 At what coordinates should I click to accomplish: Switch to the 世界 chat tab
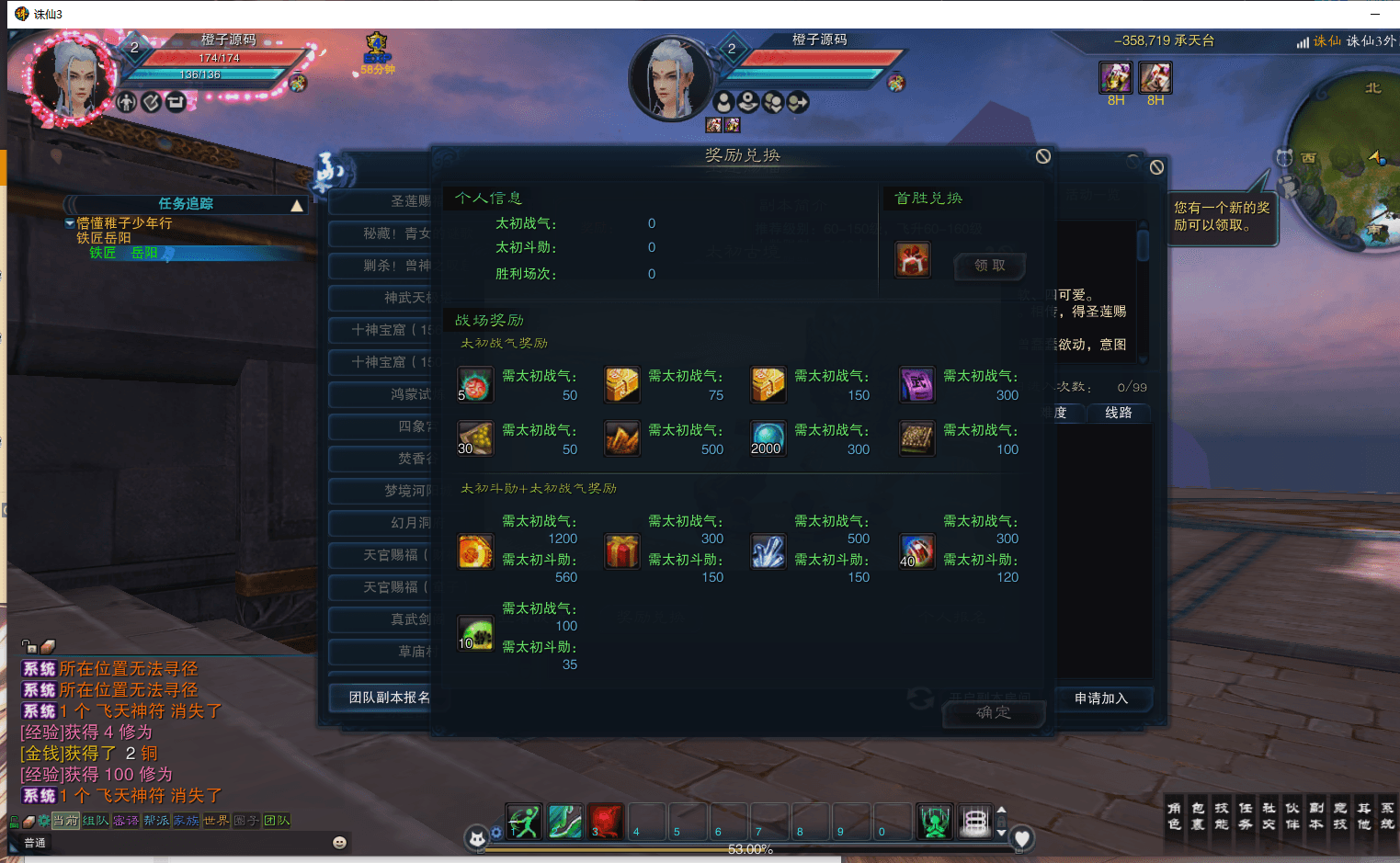tap(215, 821)
